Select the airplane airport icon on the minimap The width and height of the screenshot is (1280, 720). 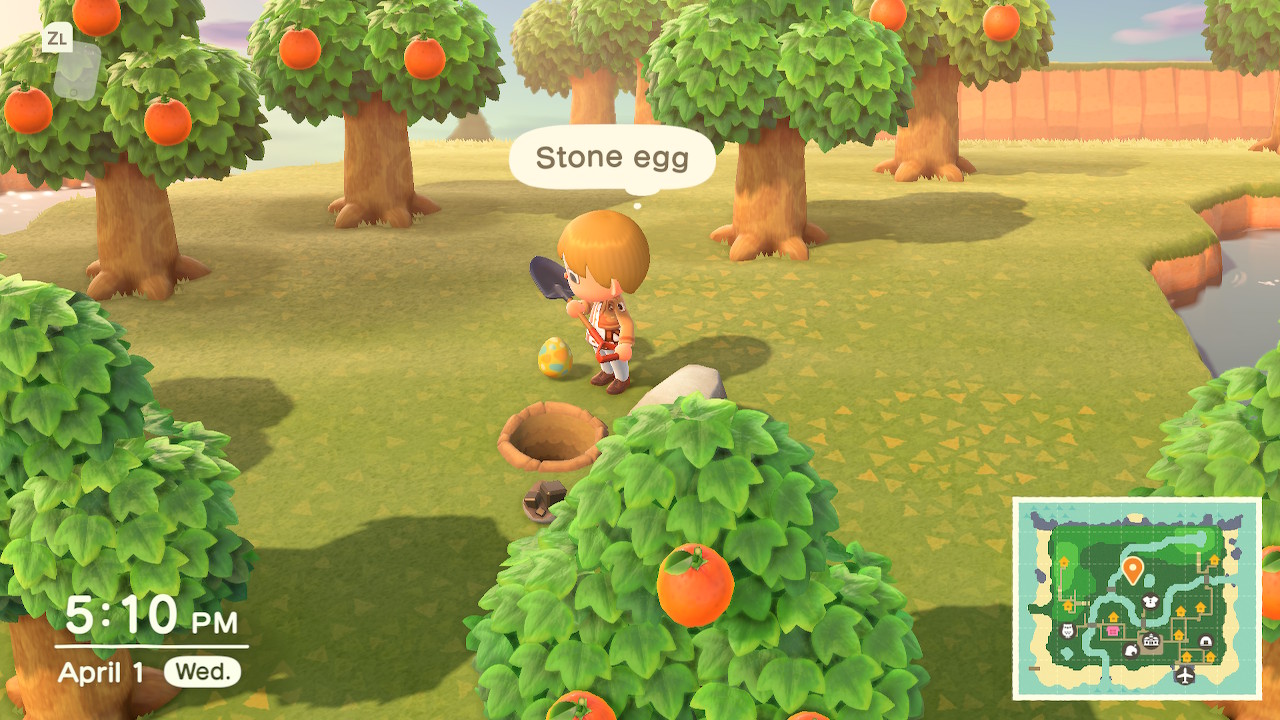[1184, 674]
